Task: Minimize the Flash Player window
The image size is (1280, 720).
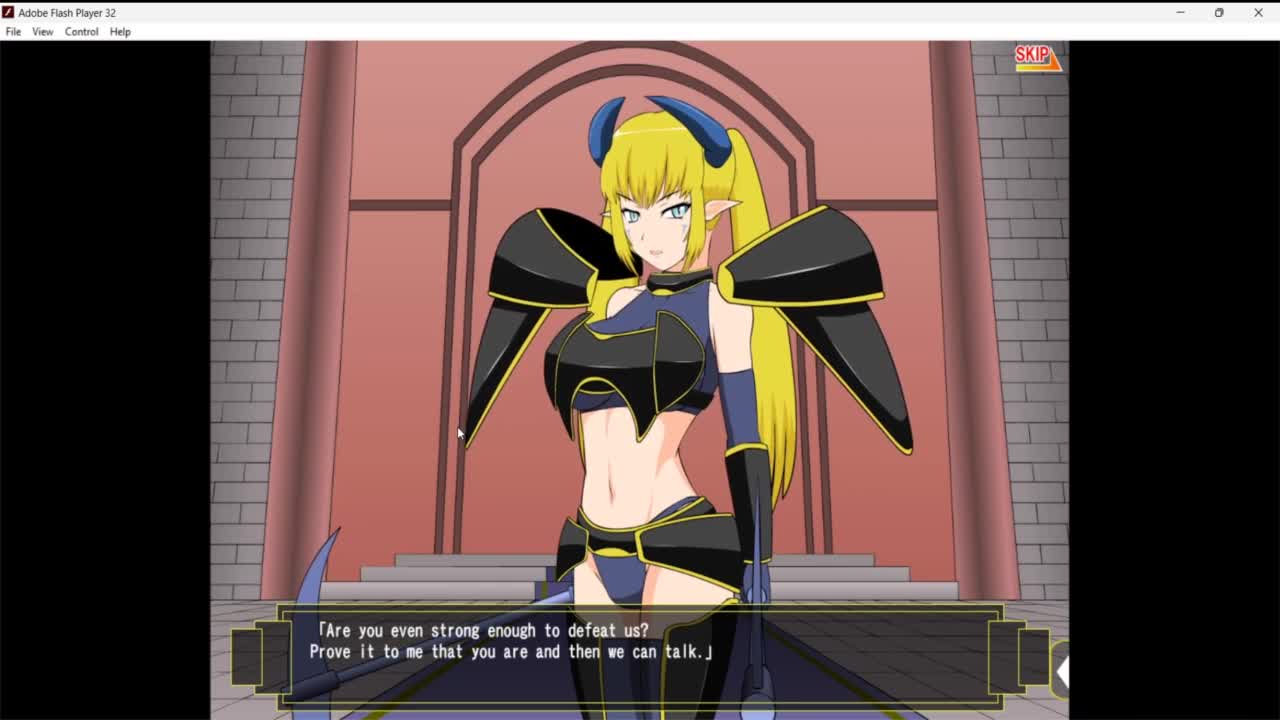Action: click(1180, 13)
